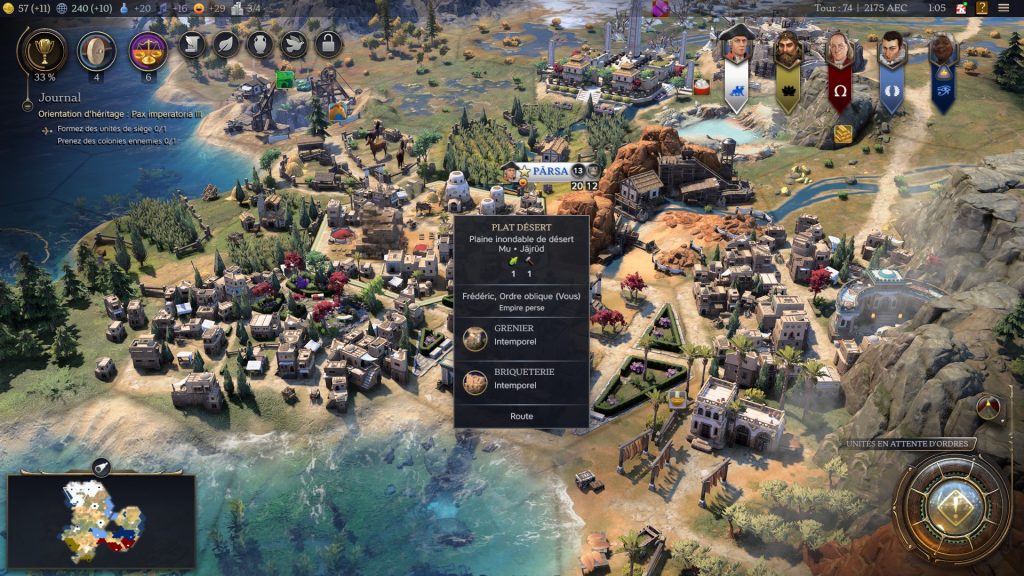Open the technology tree wheel icon
This screenshot has height=576, width=1024.
(x=96, y=50)
